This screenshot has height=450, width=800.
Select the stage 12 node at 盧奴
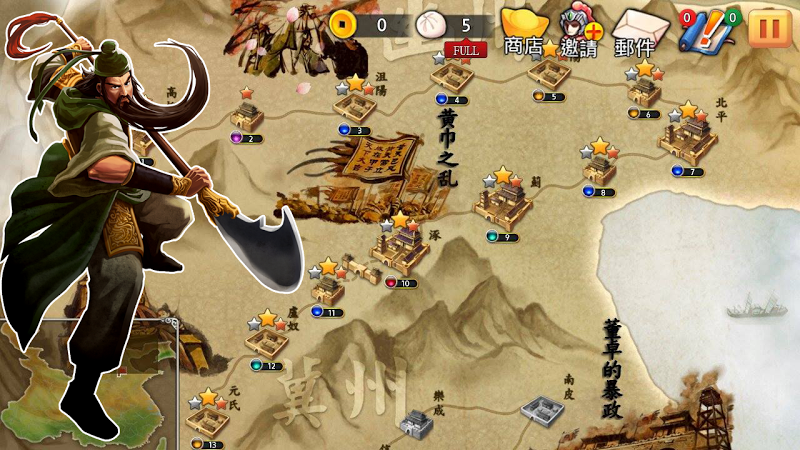266,342
